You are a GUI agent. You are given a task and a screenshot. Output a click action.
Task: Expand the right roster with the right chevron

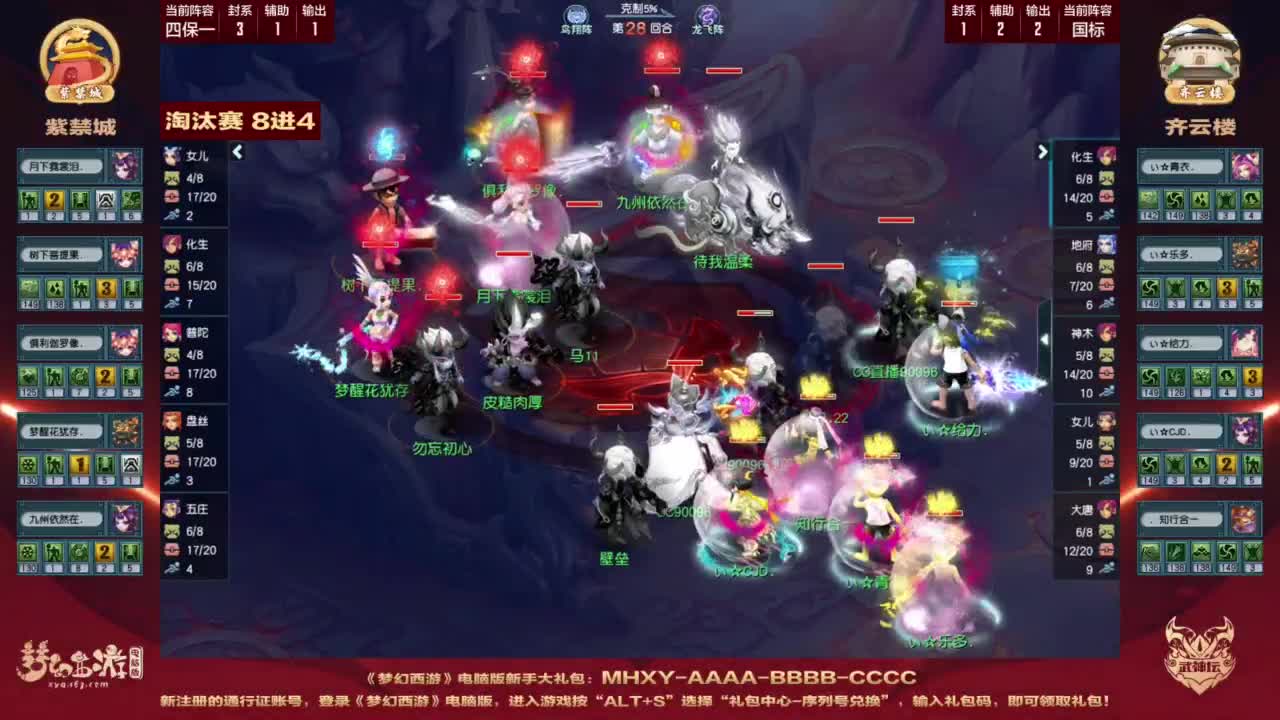pos(1042,150)
